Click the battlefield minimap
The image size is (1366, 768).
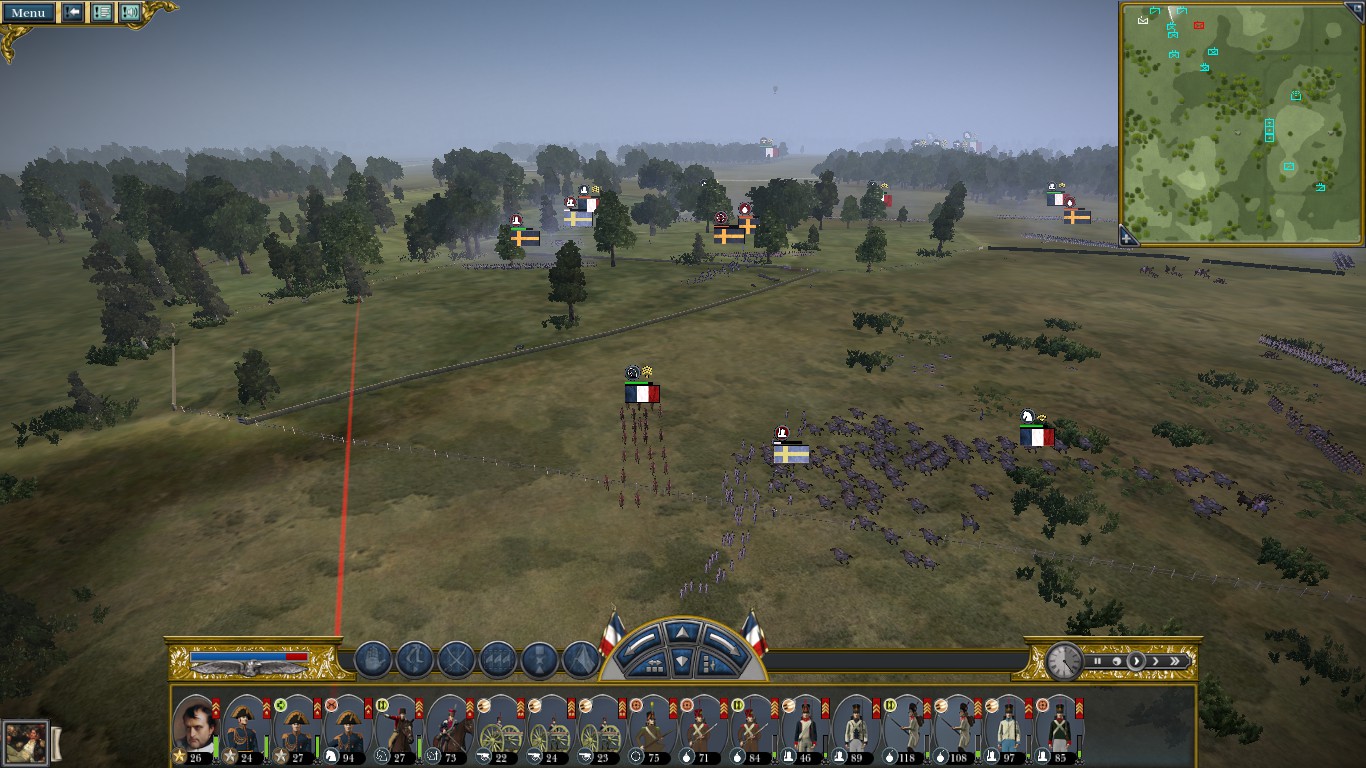(x=1241, y=122)
